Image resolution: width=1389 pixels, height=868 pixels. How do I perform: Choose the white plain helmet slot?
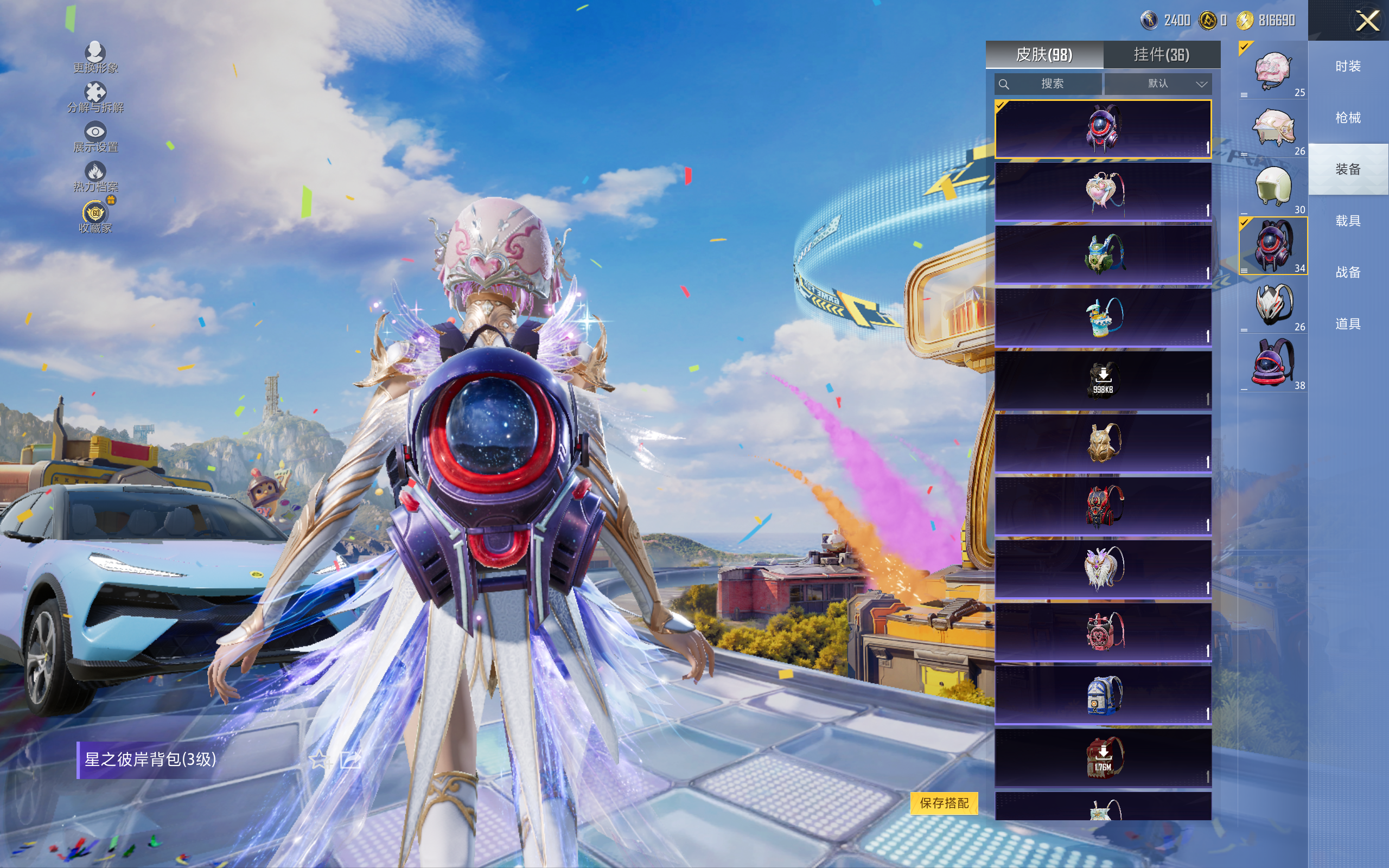click(x=1272, y=187)
